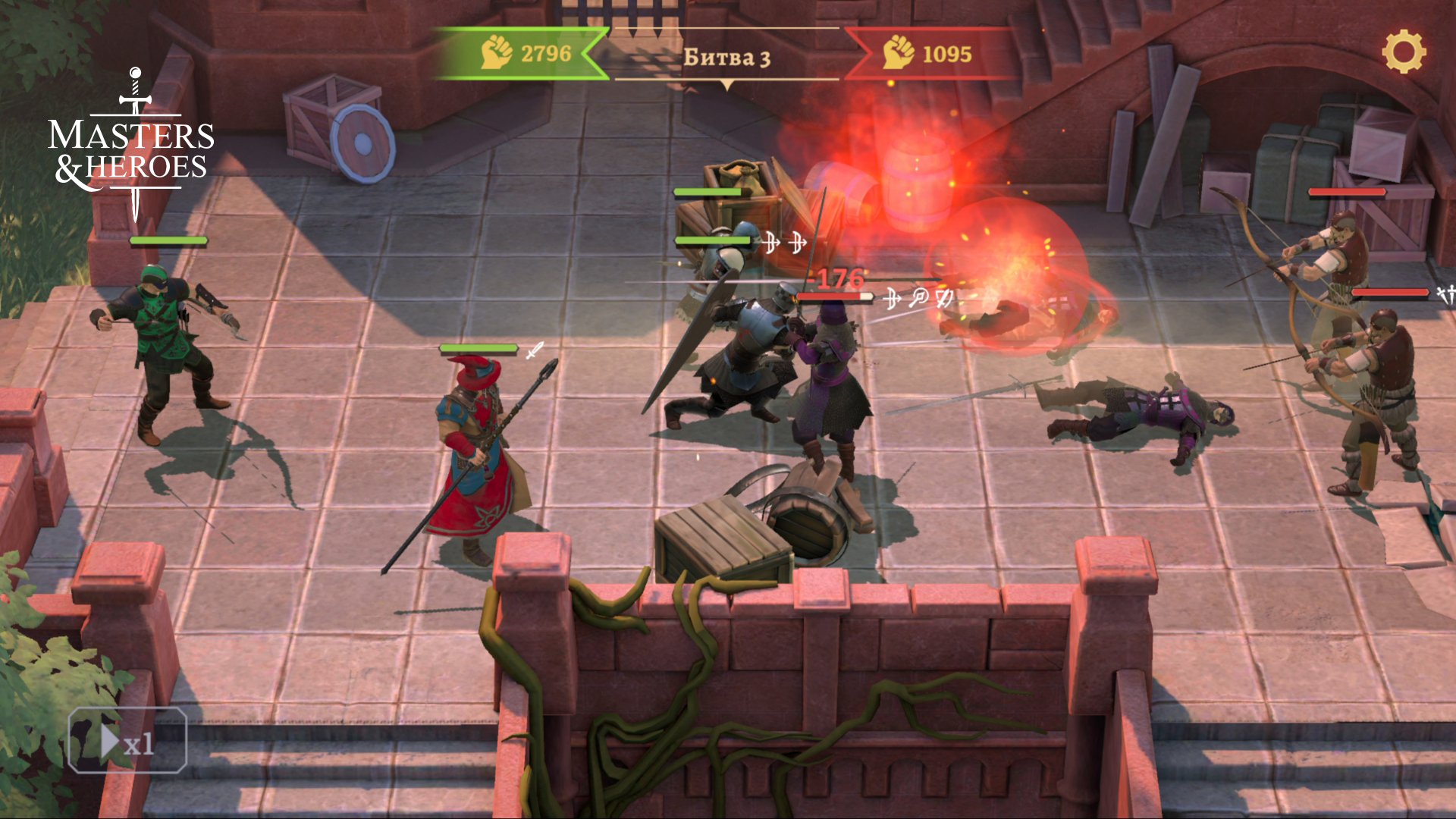Toggle the x1 battle speed control
This screenshot has height=819, width=1456.
(x=126, y=740)
